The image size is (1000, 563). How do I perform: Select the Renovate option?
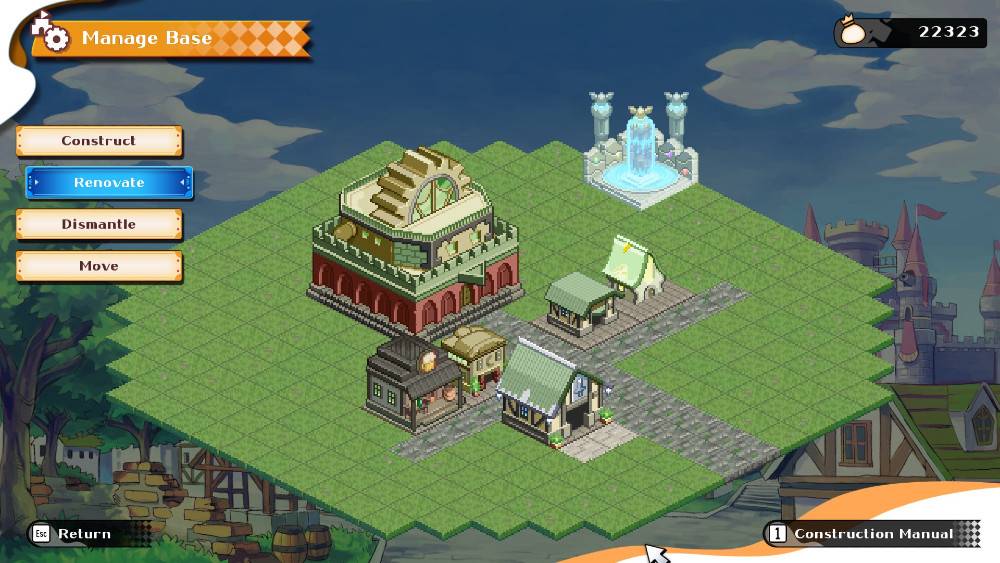click(109, 183)
